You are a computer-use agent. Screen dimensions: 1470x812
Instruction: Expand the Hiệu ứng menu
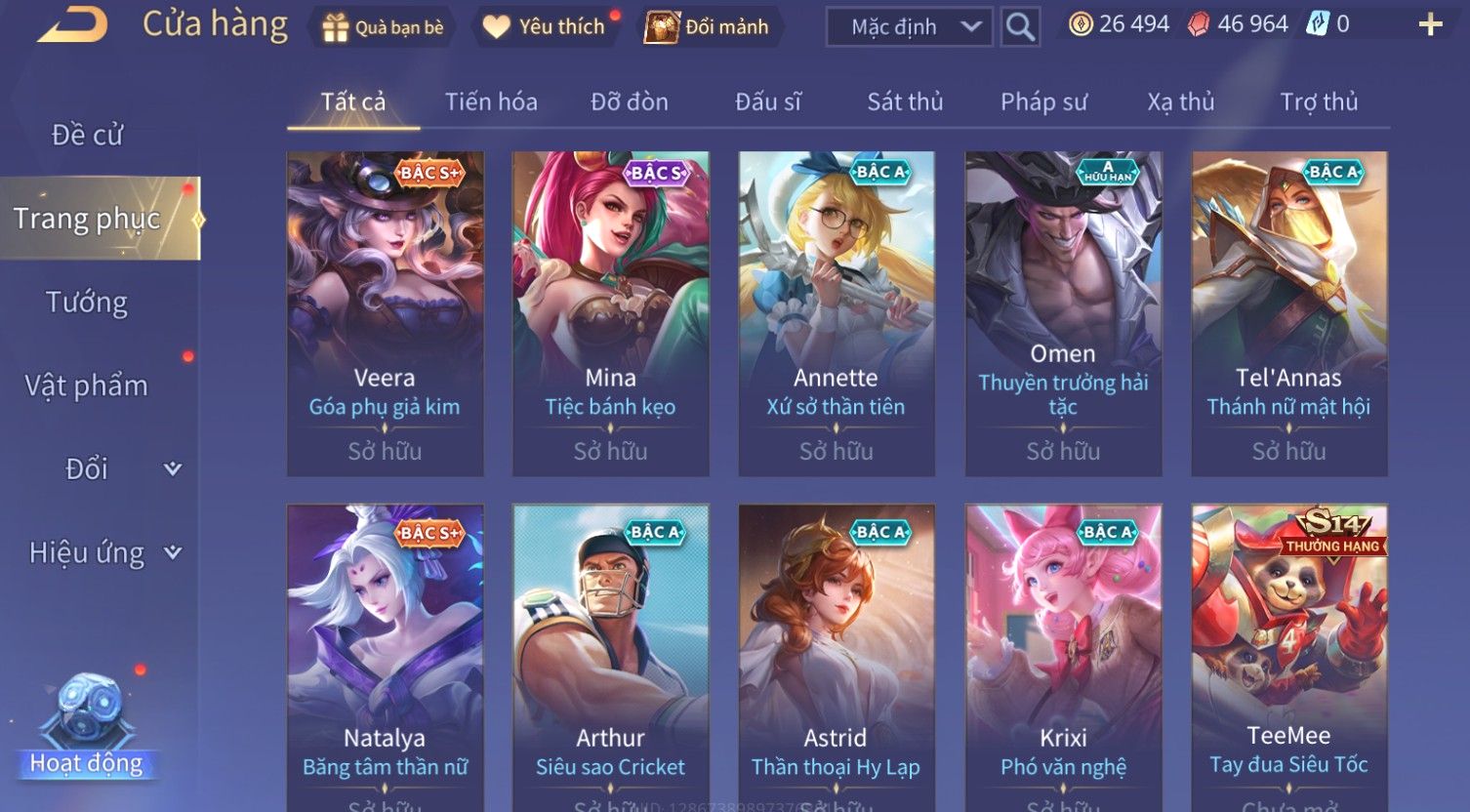(x=104, y=553)
